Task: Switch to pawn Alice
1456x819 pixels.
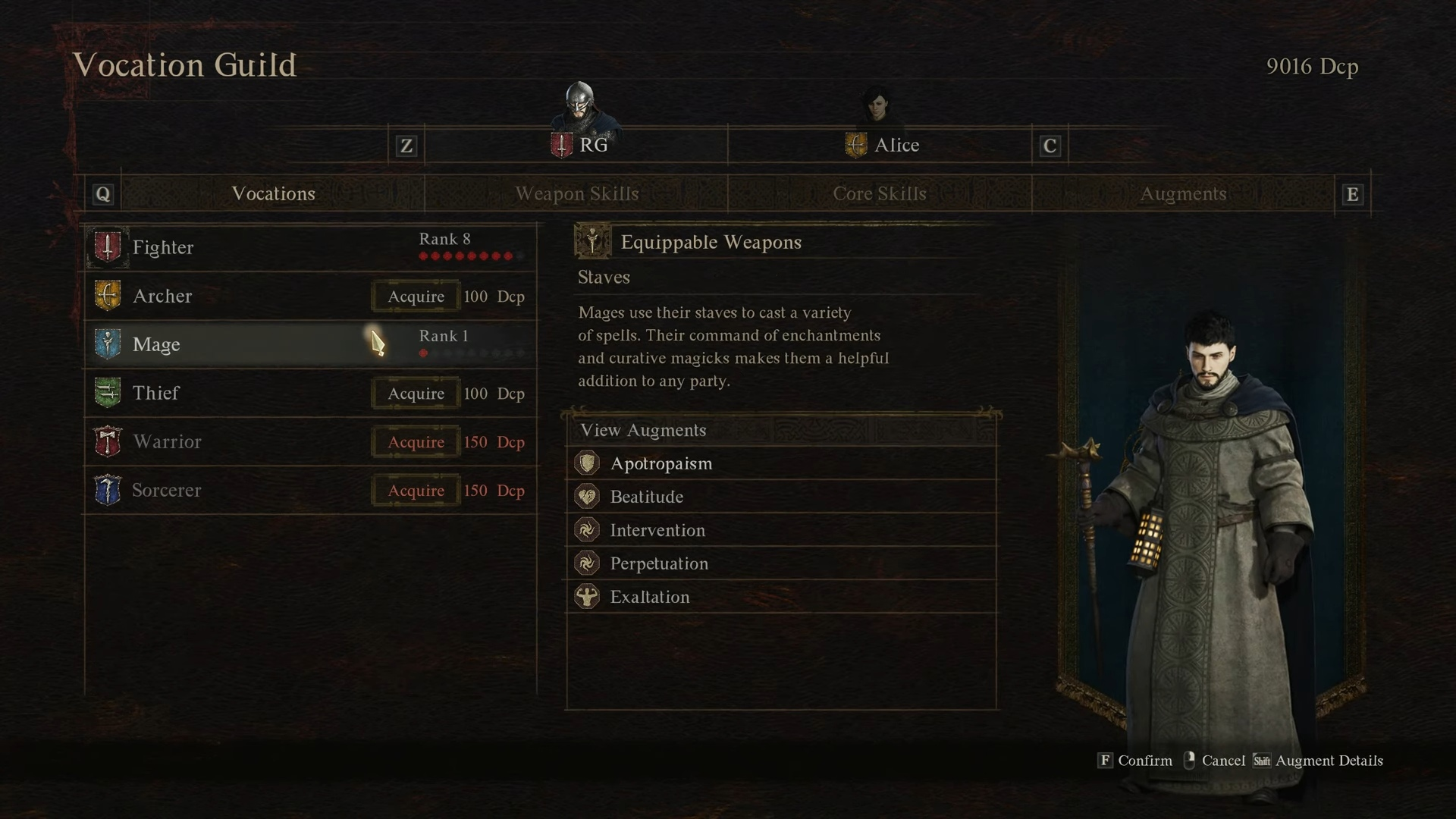Action: 883,144
